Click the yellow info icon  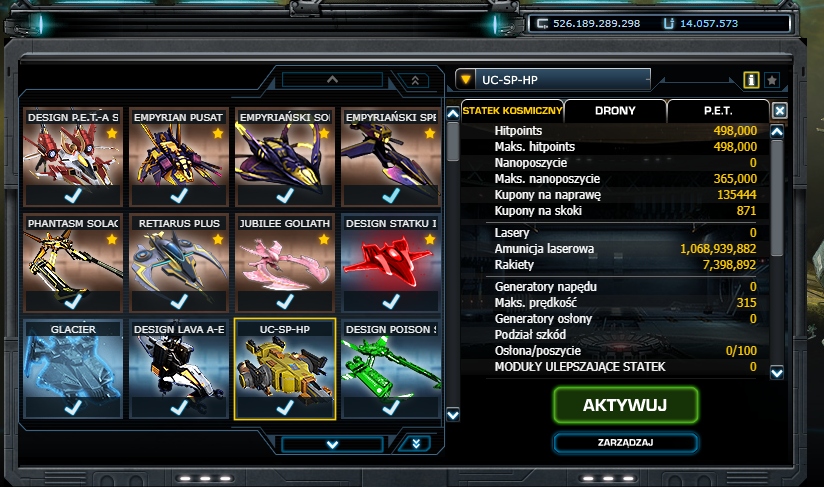[751, 79]
